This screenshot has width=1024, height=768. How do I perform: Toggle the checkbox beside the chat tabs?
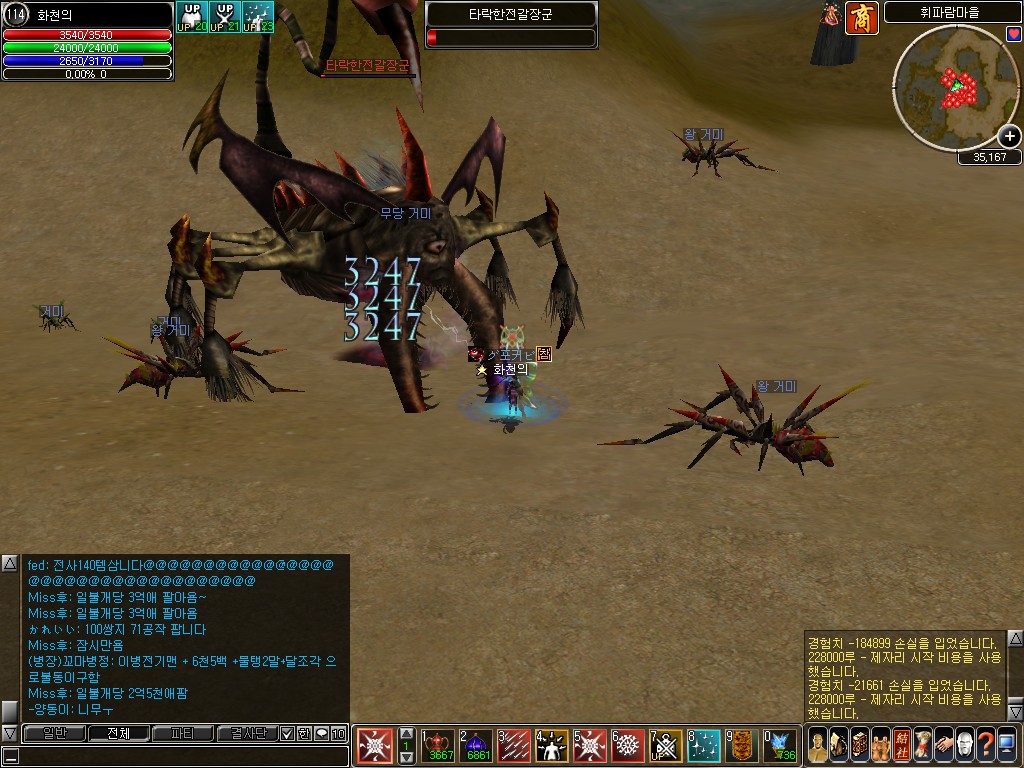click(x=288, y=734)
